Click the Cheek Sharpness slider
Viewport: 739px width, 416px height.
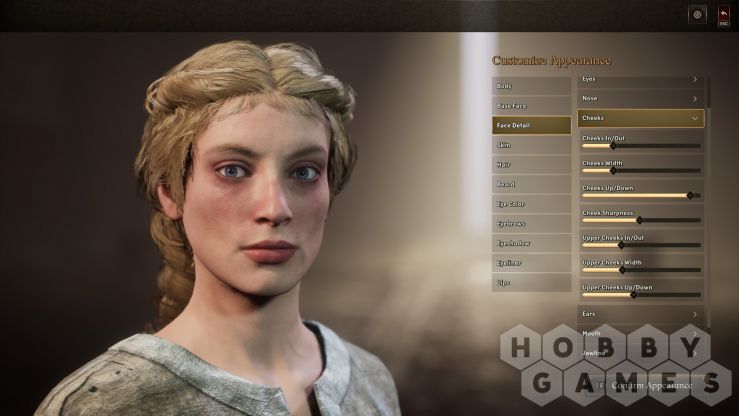(639, 220)
